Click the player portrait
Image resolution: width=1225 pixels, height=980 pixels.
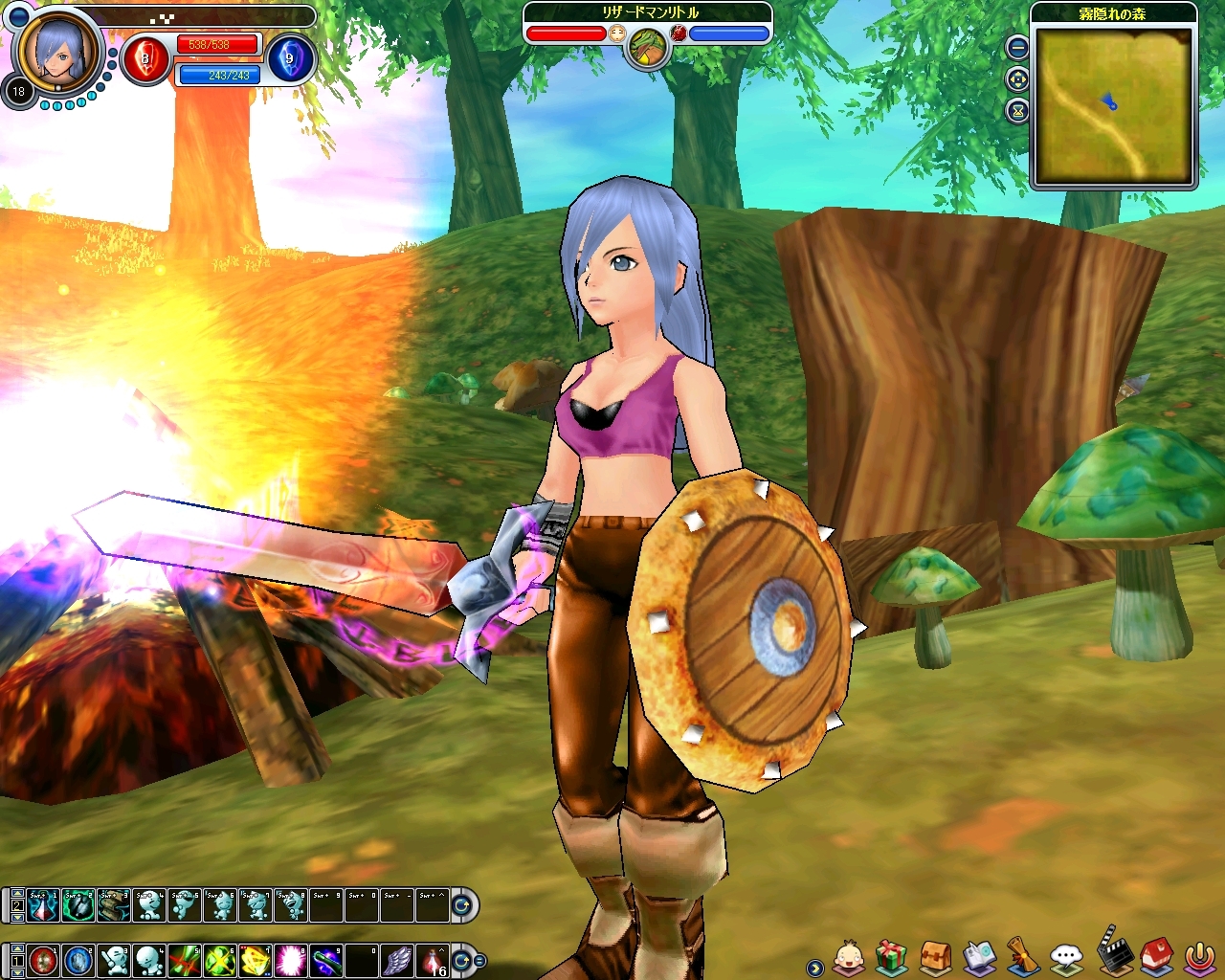[x=58, y=49]
